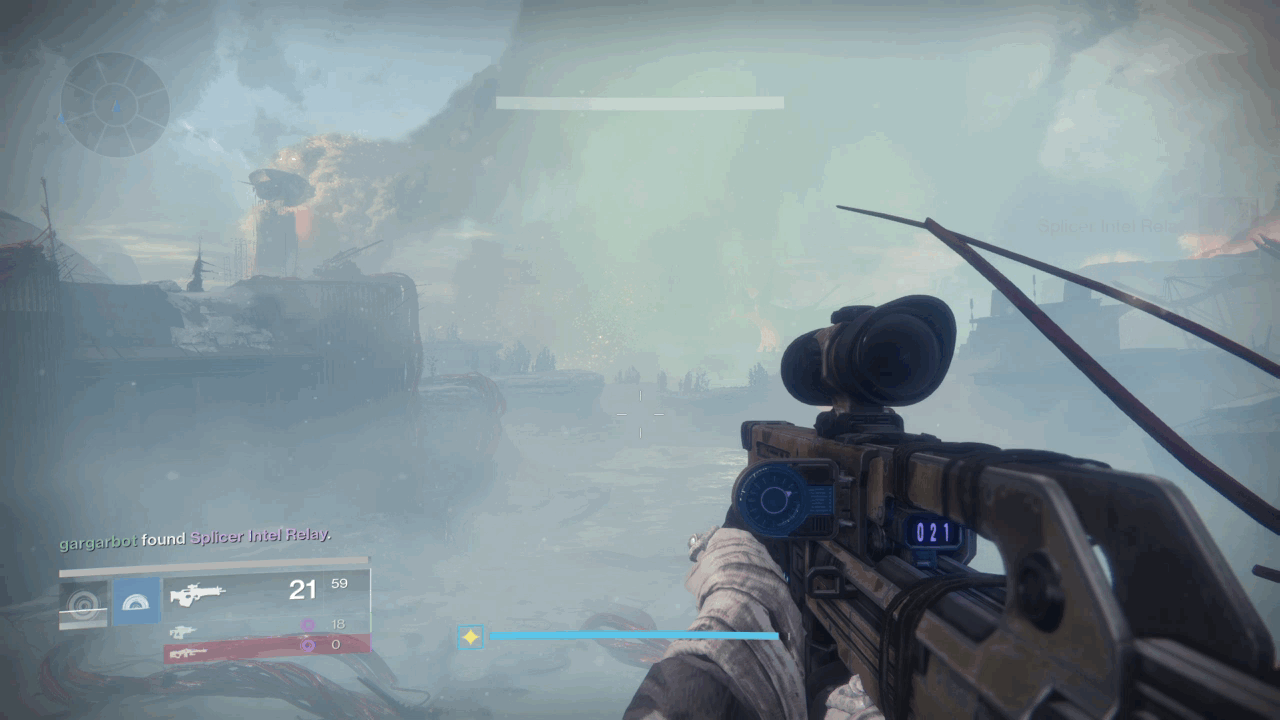Viewport: 1280px width, 720px height.
Task: Click the yellow star super ability icon
Action: click(x=470, y=636)
